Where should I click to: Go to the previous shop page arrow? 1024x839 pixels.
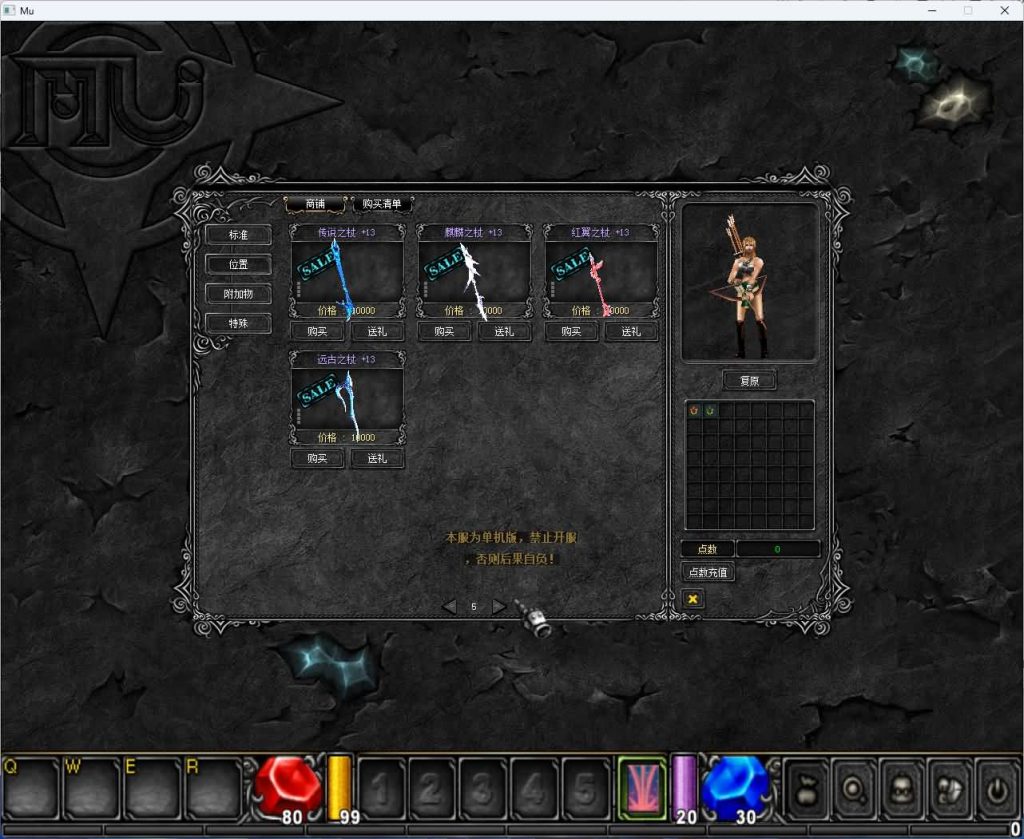coord(449,607)
